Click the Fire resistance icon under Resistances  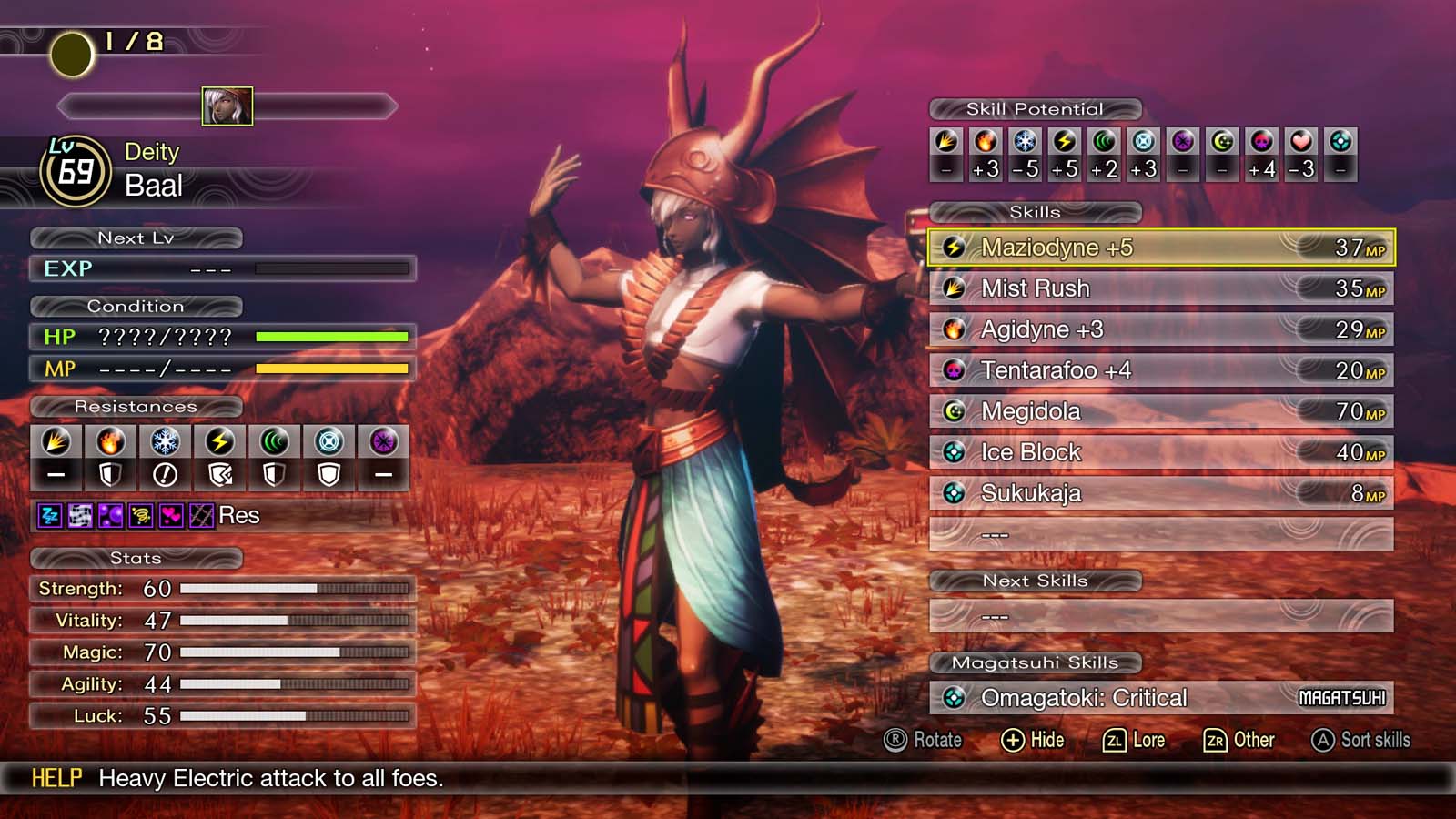click(x=111, y=443)
